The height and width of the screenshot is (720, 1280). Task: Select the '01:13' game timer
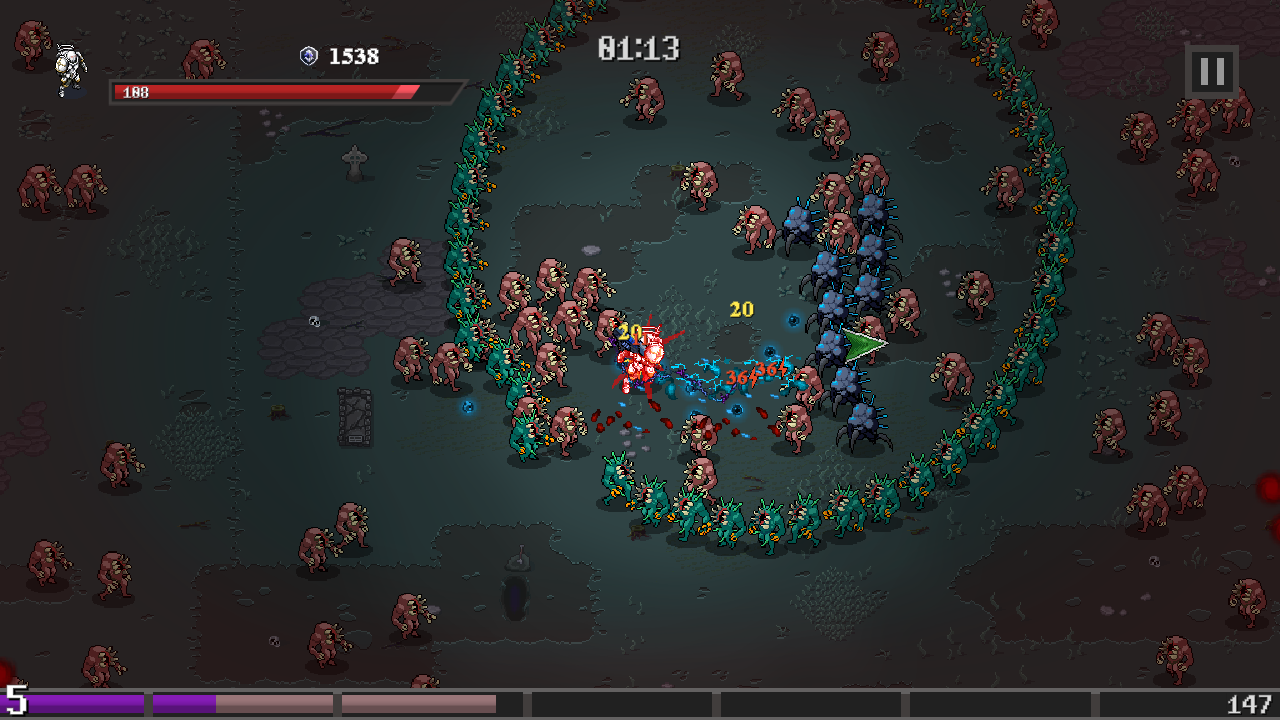637,47
